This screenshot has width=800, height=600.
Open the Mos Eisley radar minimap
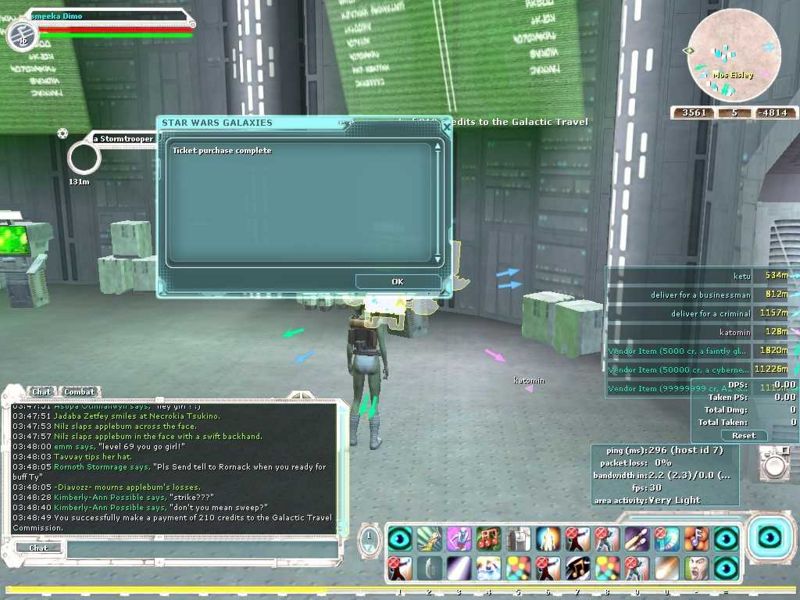click(x=731, y=56)
